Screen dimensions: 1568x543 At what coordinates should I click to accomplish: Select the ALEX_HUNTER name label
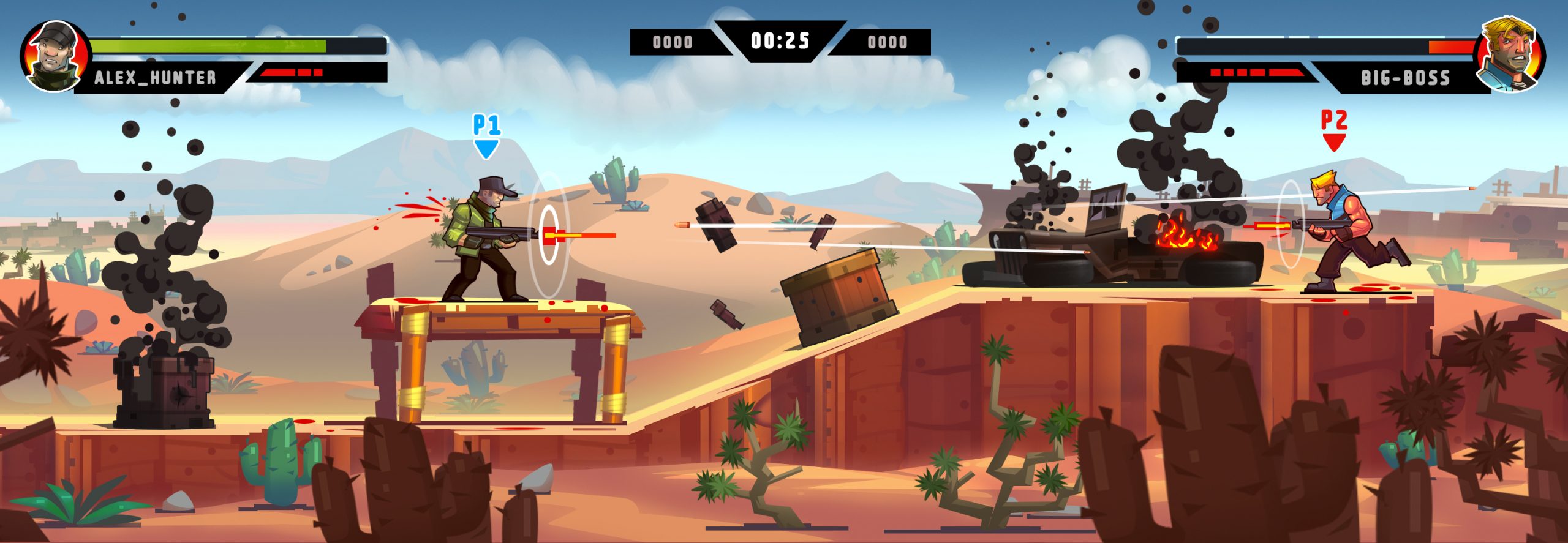click(155, 77)
